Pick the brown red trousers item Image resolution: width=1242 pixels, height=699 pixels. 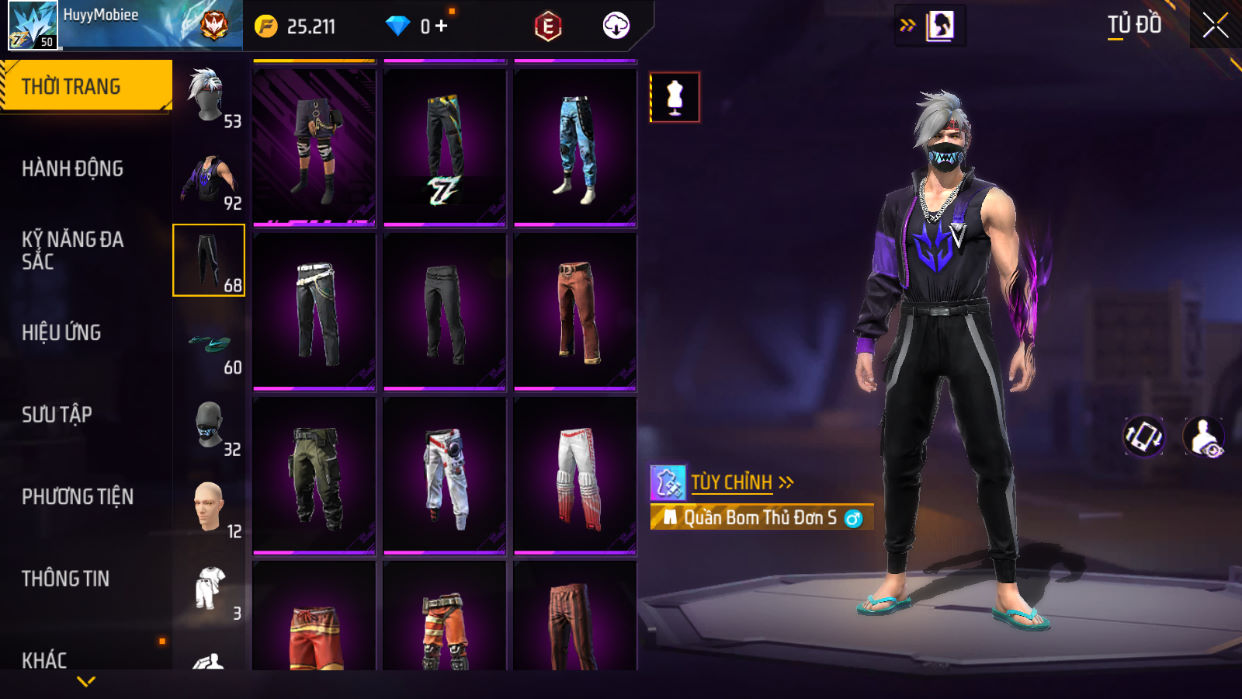(575, 311)
